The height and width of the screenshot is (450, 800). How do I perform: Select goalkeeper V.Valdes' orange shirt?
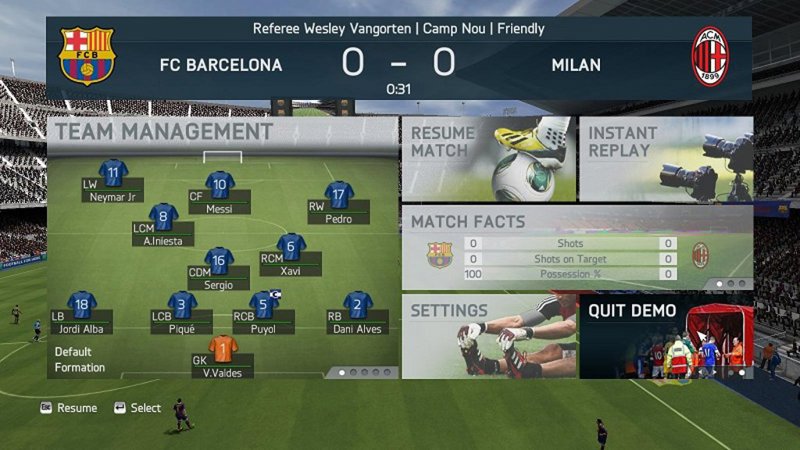click(x=223, y=349)
